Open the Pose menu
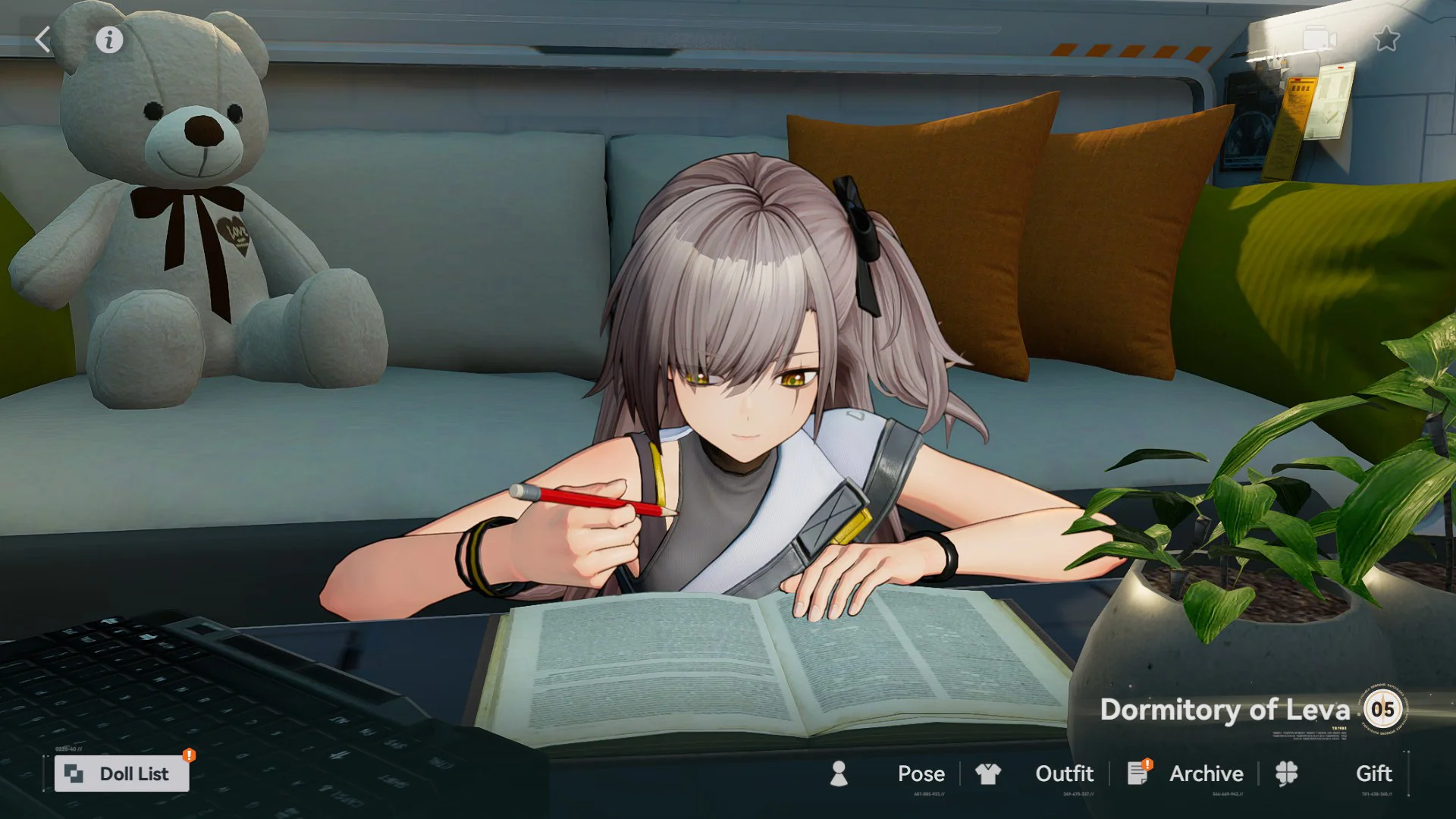Screen dimensions: 1456x819 921,773
